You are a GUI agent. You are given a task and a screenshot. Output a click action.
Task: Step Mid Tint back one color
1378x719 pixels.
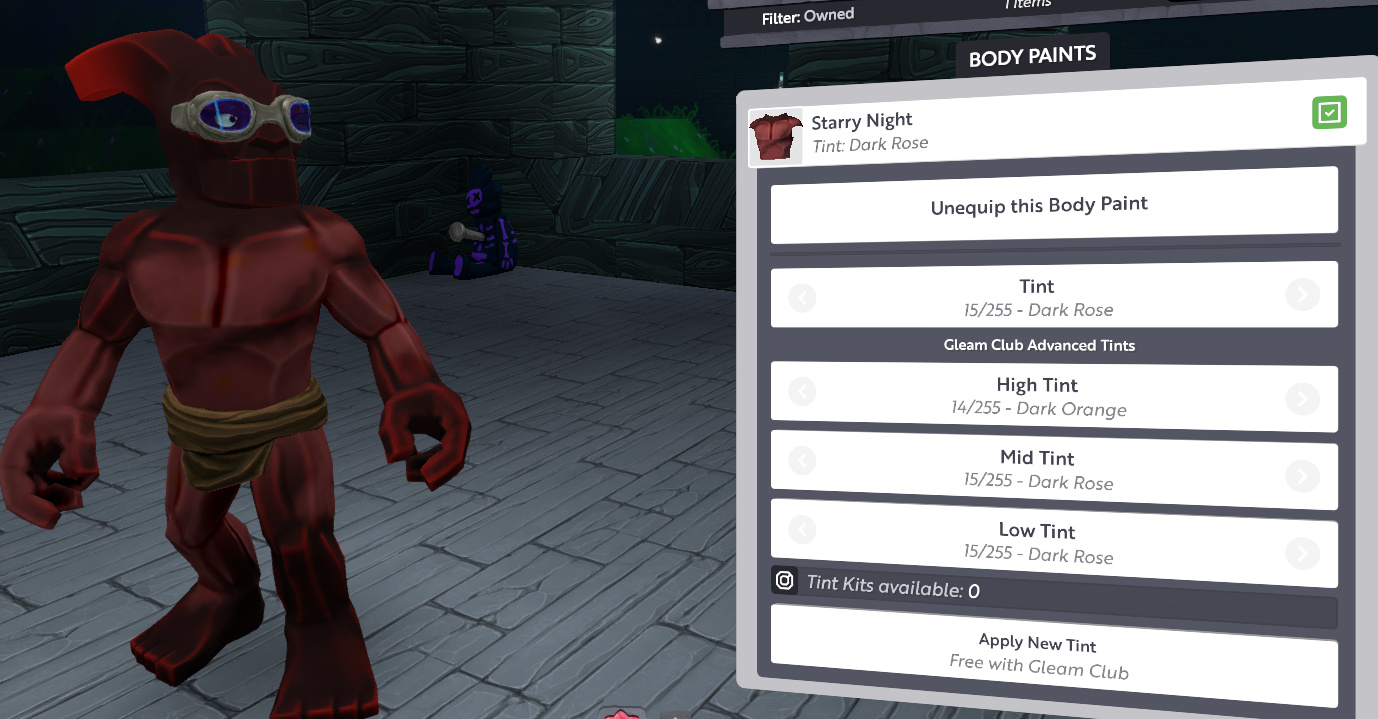tap(802, 461)
